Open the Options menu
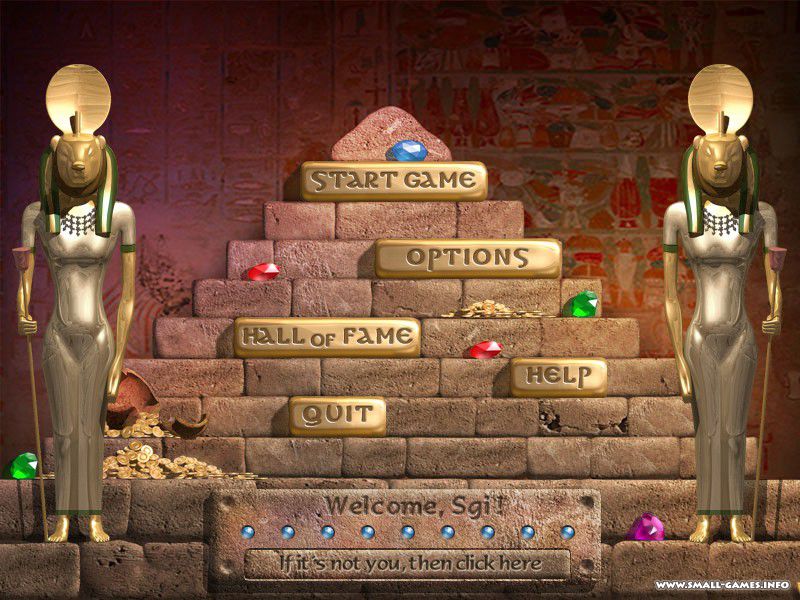Image resolution: width=800 pixels, height=600 pixels. (467, 258)
